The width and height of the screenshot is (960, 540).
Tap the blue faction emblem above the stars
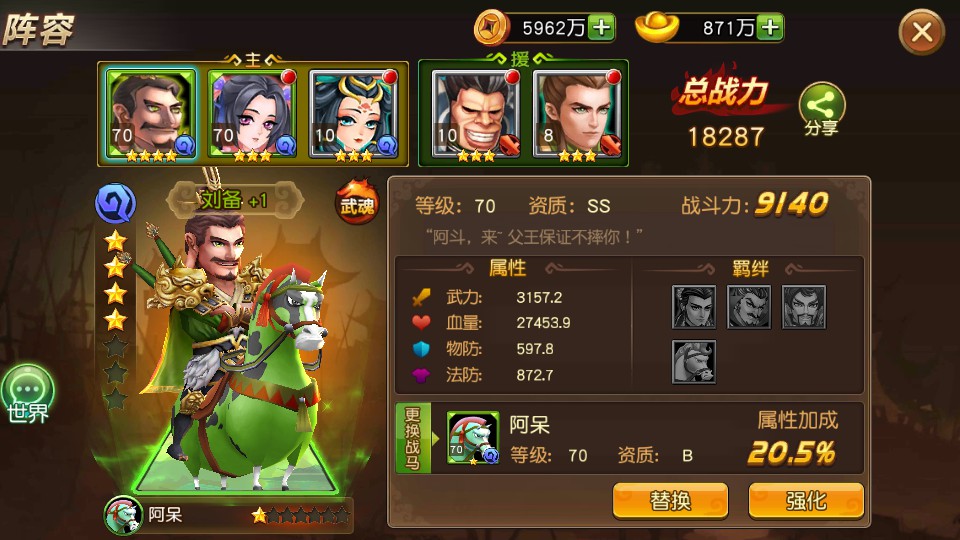click(x=115, y=204)
